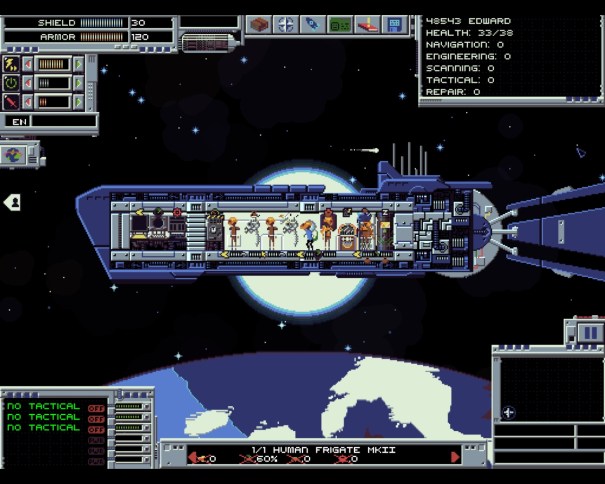The width and height of the screenshot is (605, 484).
Task: Pause the game with the pause button
Action: [590, 333]
